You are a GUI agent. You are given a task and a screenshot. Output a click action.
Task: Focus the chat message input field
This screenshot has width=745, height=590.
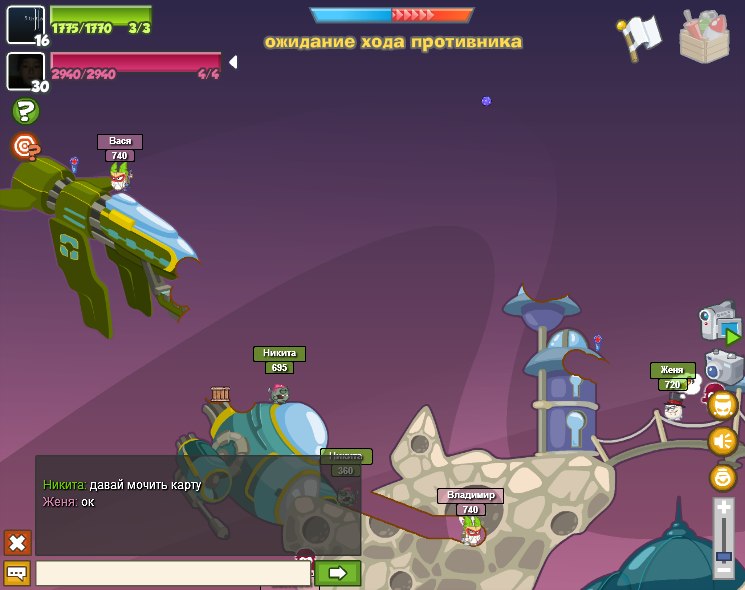(172, 573)
